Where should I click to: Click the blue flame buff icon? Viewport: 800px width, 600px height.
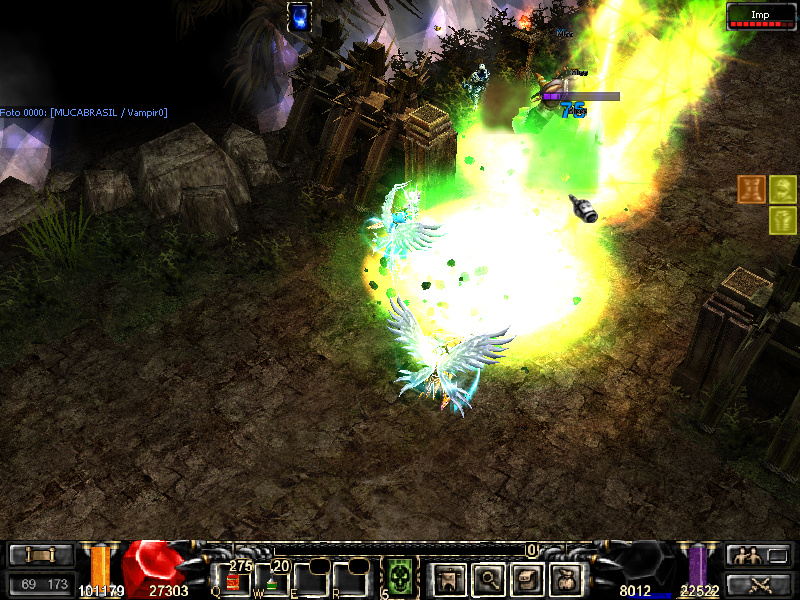tap(299, 16)
